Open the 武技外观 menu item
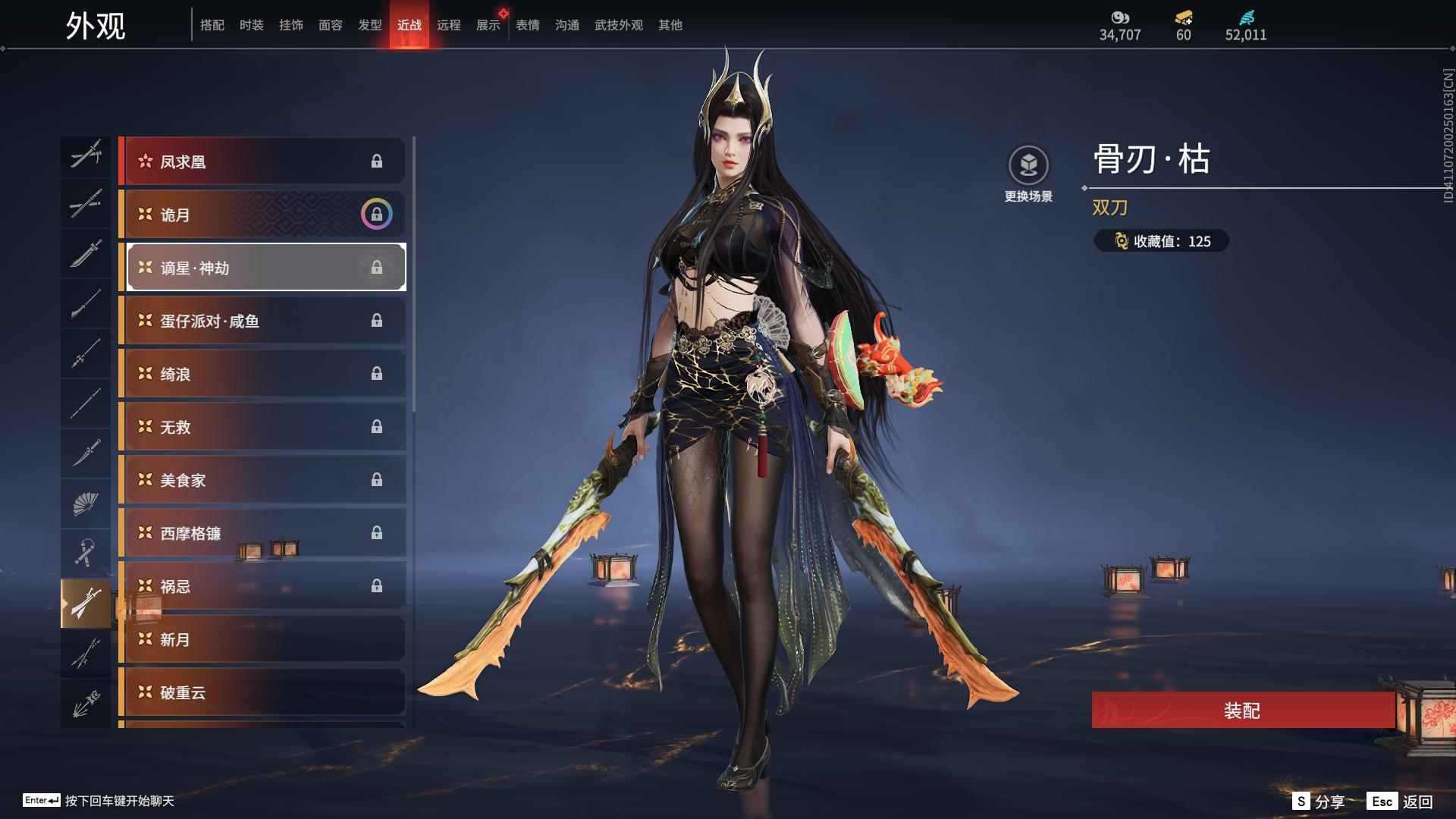Screen dimensions: 1456x819 tap(617, 24)
